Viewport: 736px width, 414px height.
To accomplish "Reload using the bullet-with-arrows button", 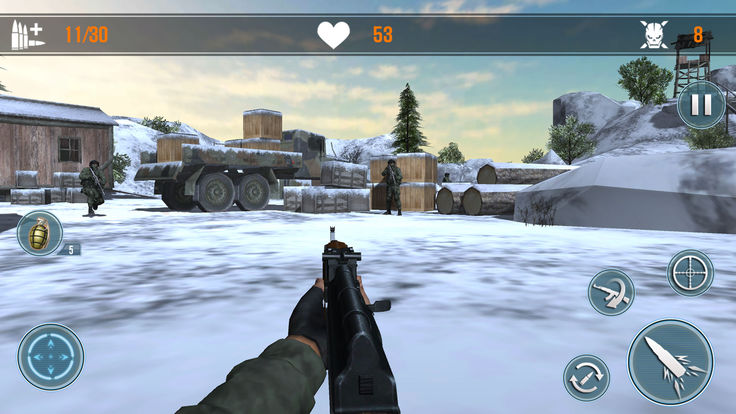I will coord(586,378).
